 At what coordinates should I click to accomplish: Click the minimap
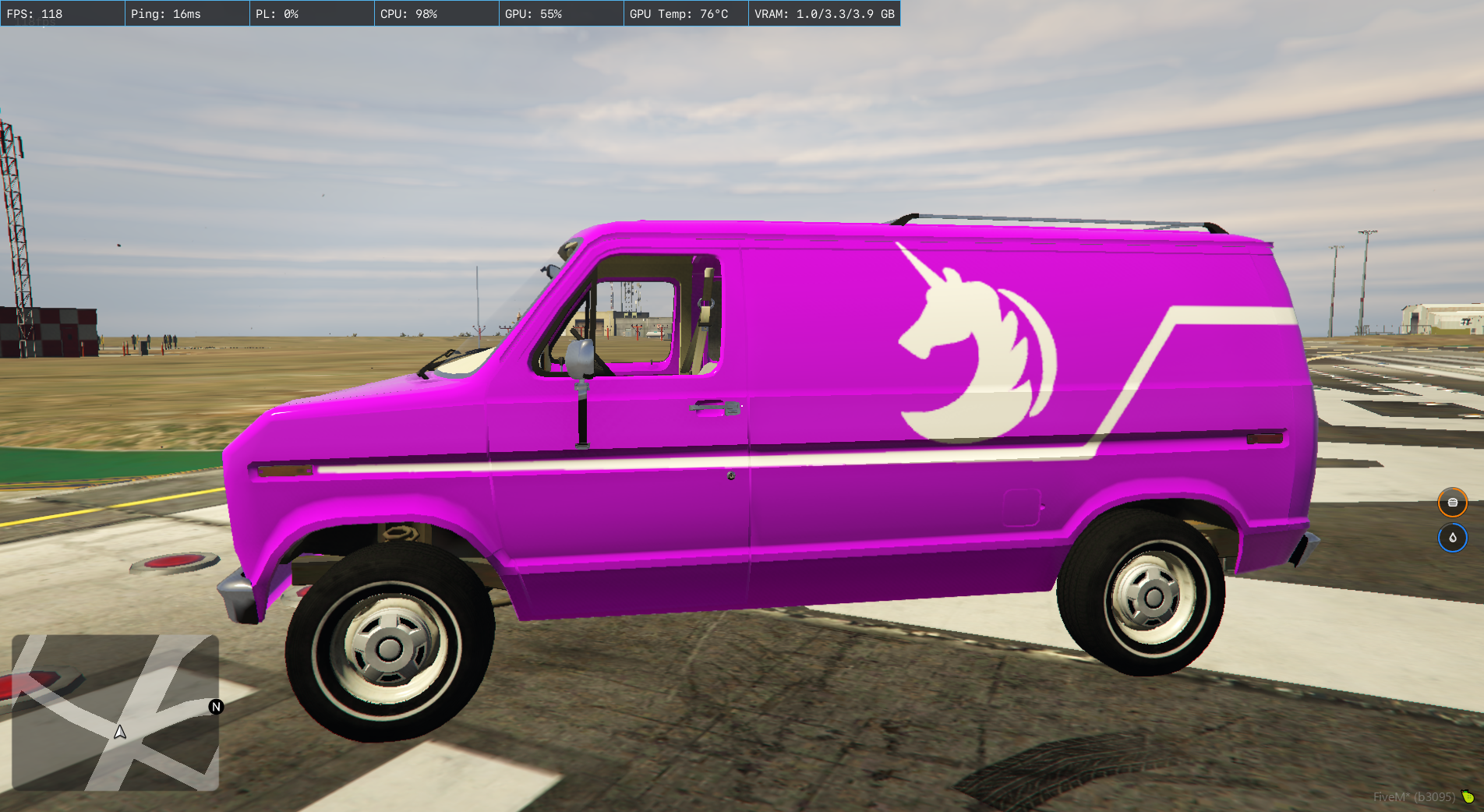tap(115, 712)
